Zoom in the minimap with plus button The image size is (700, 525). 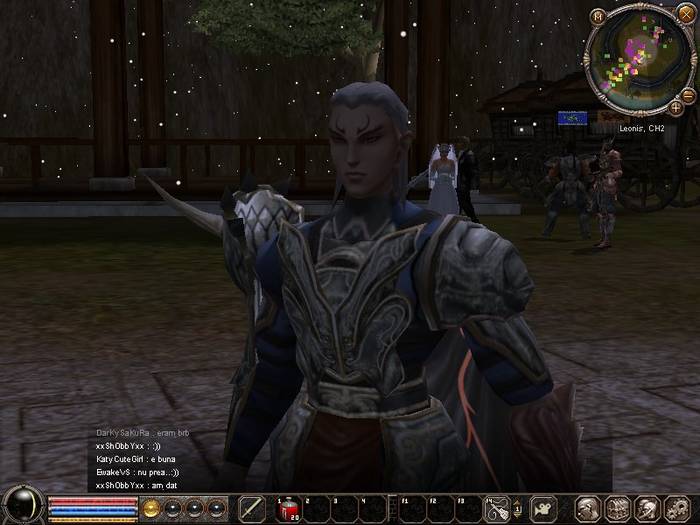tap(676, 107)
